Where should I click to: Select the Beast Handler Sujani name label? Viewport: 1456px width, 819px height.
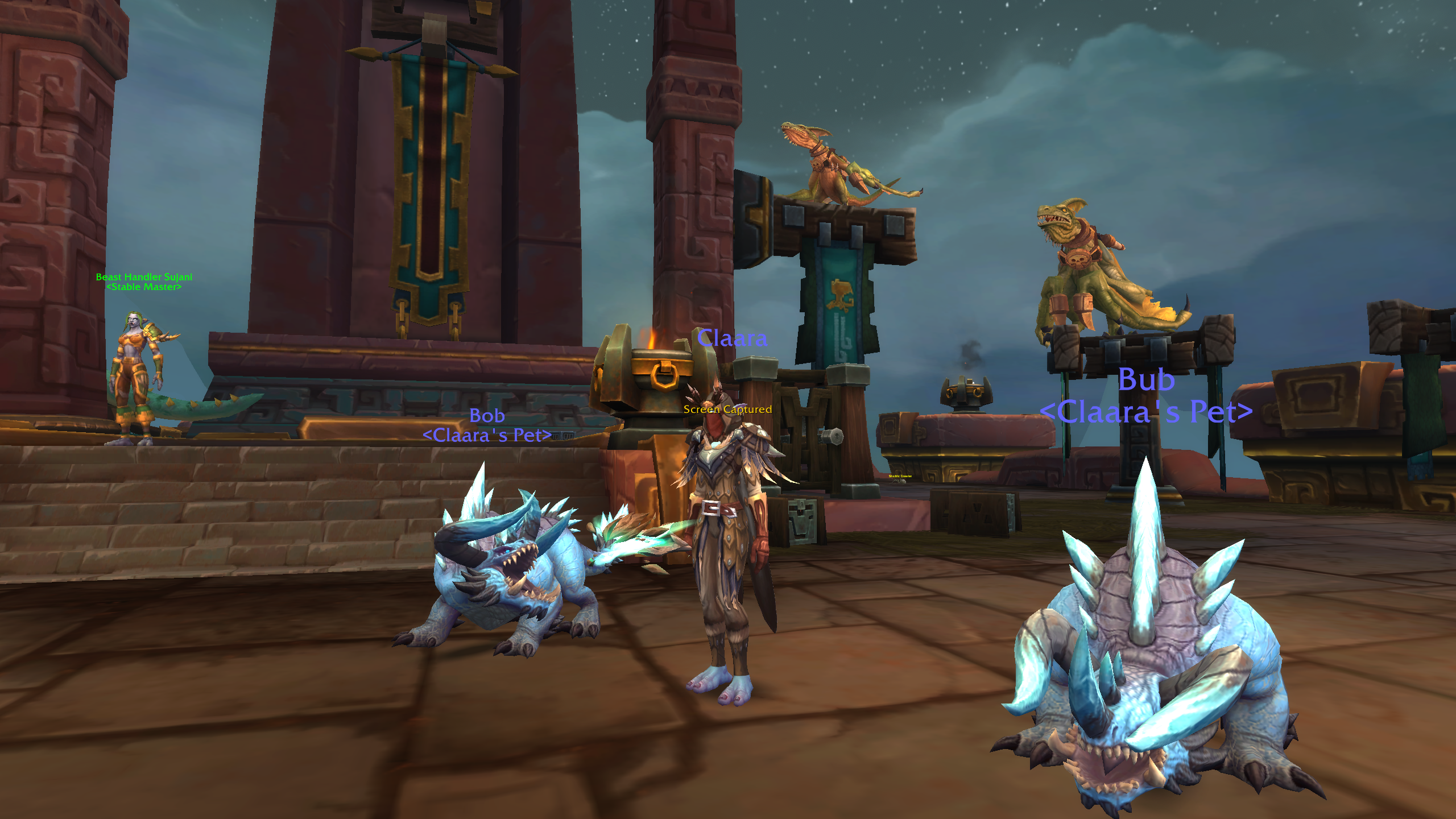click(x=144, y=277)
